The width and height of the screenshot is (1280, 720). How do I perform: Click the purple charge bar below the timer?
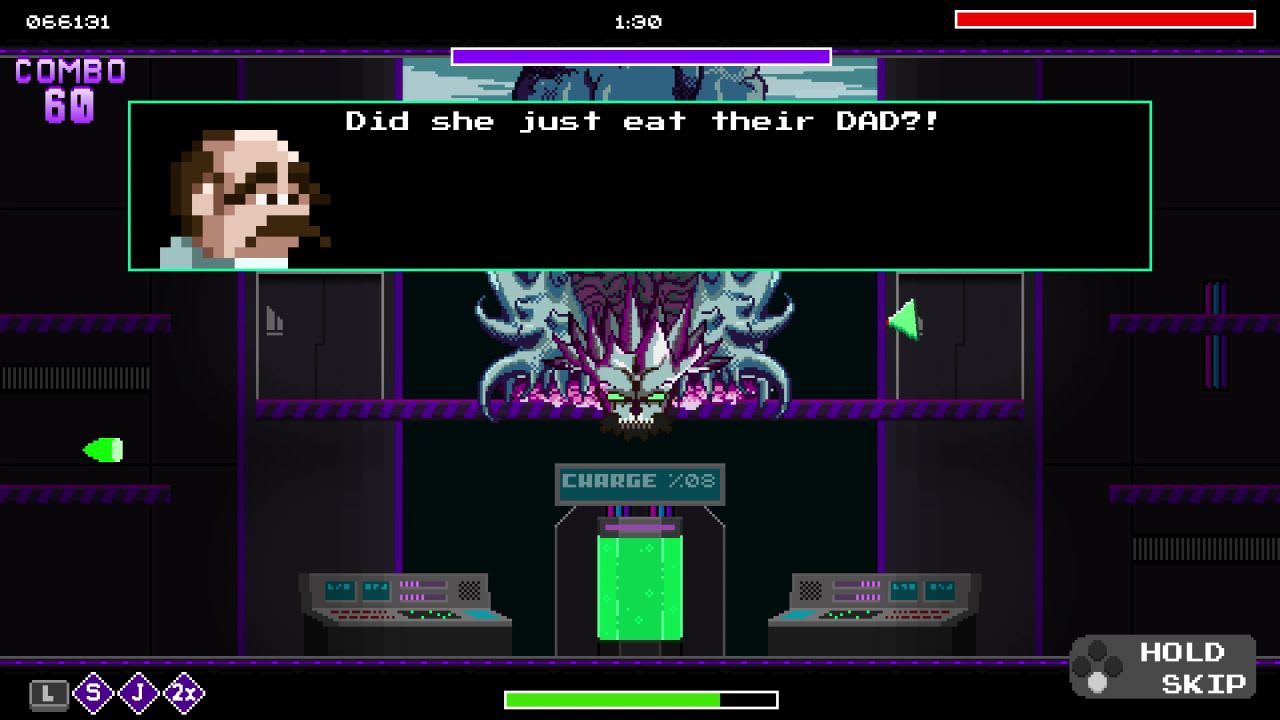point(640,57)
